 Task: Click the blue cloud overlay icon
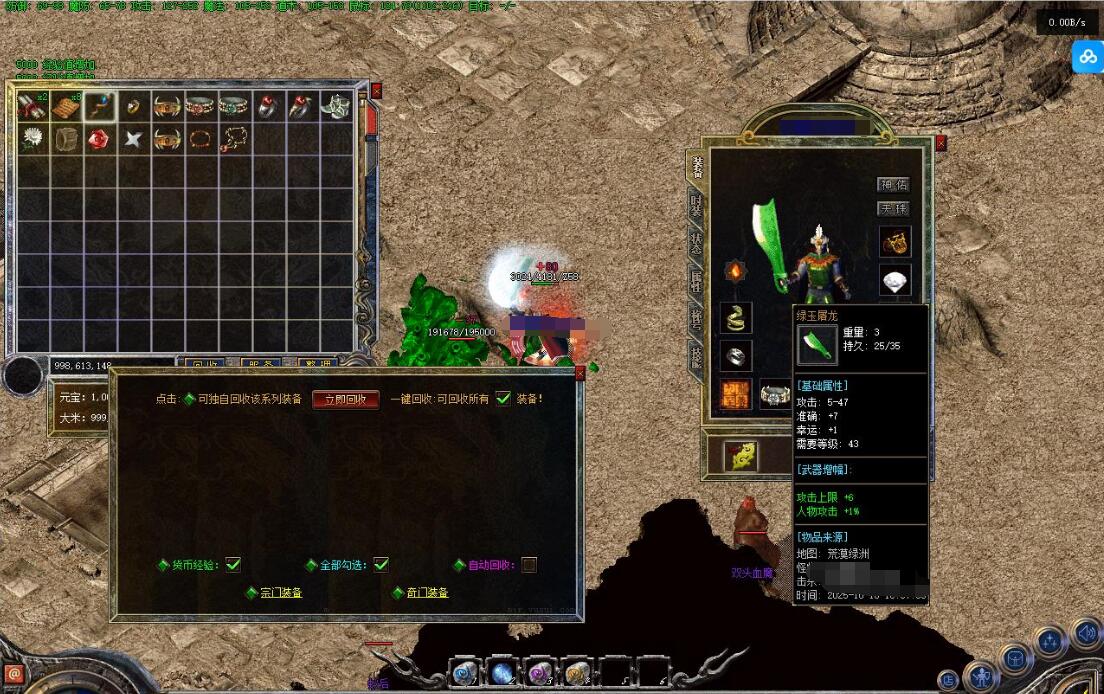pos(1087,57)
